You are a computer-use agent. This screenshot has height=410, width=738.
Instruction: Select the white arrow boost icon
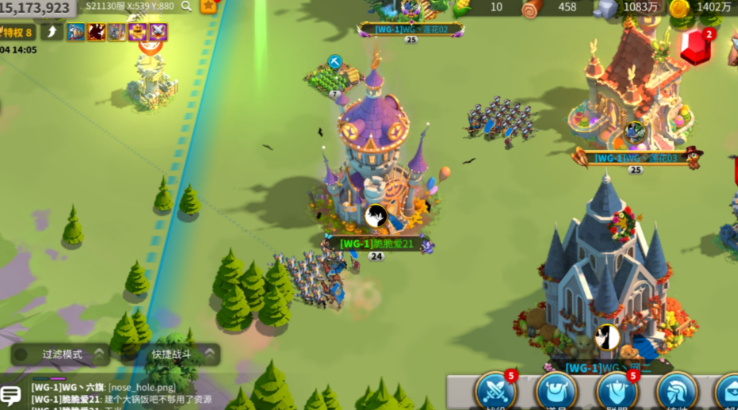[52, 32]
